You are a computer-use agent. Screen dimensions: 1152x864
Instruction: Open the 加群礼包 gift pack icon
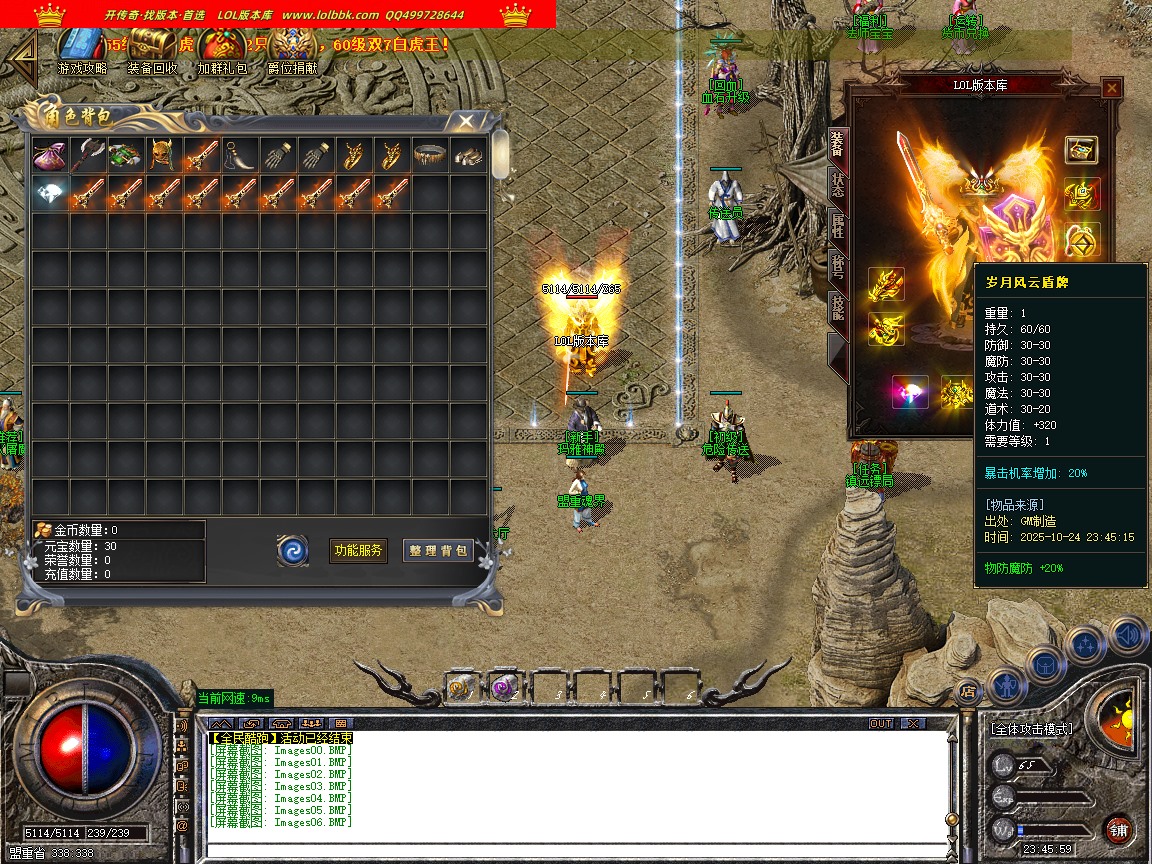pyautogui.click(x=221, y=46)
